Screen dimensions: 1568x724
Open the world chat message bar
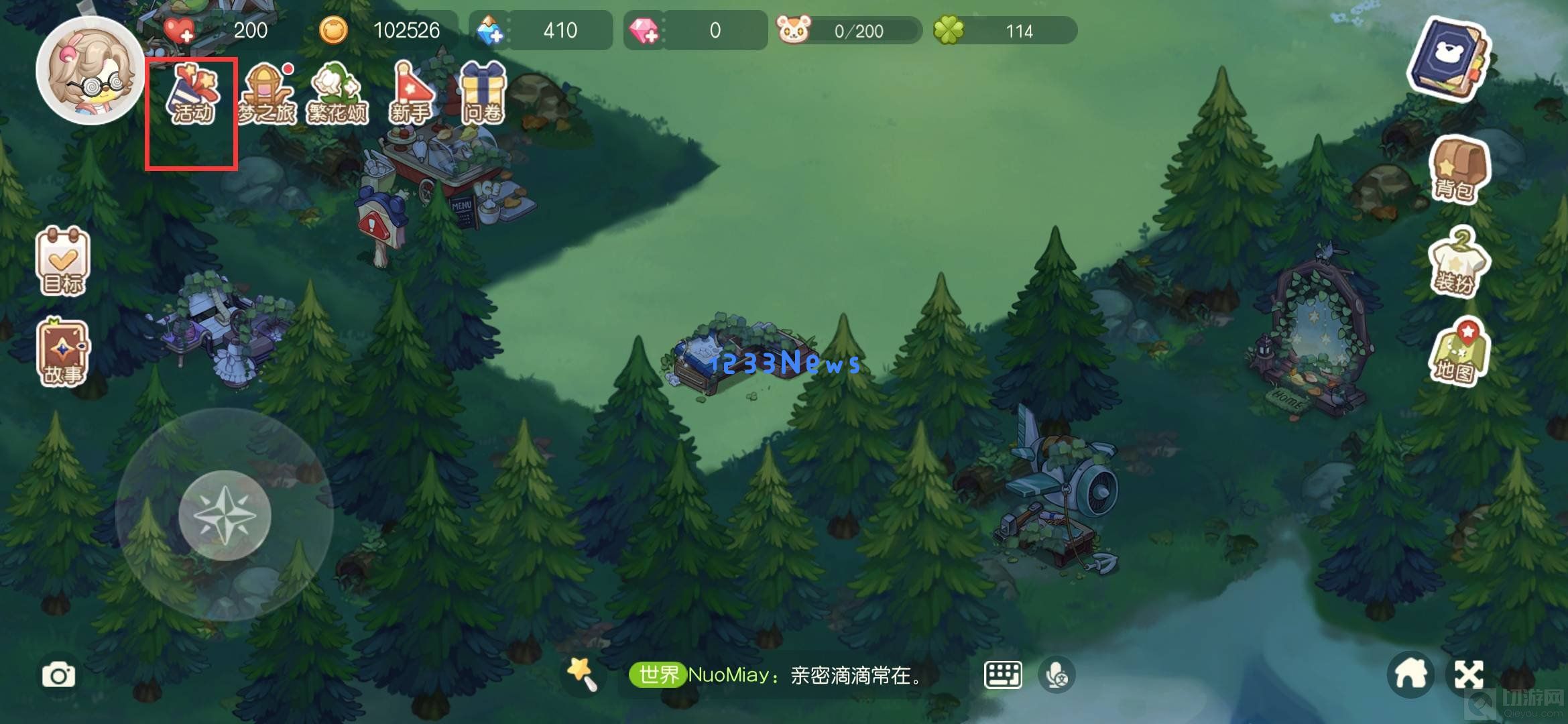(791, 675)
